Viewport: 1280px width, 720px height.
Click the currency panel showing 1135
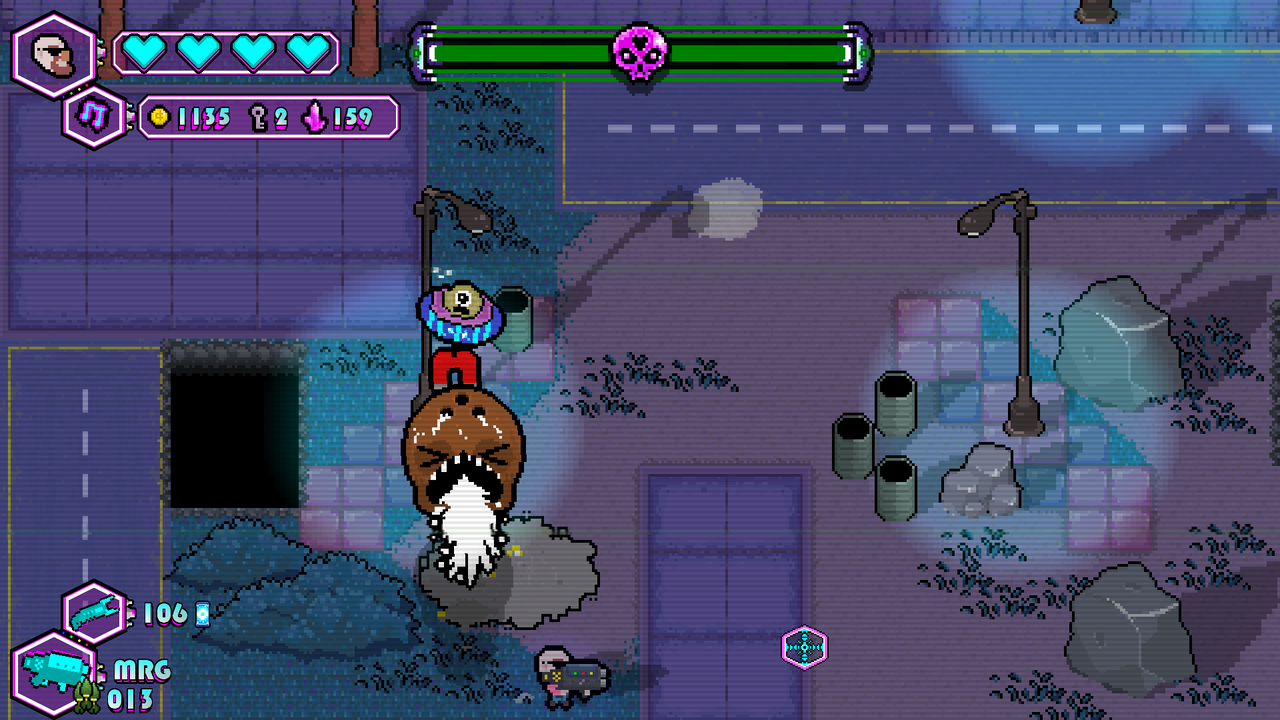pyautogui.click(x=265, y=117)
